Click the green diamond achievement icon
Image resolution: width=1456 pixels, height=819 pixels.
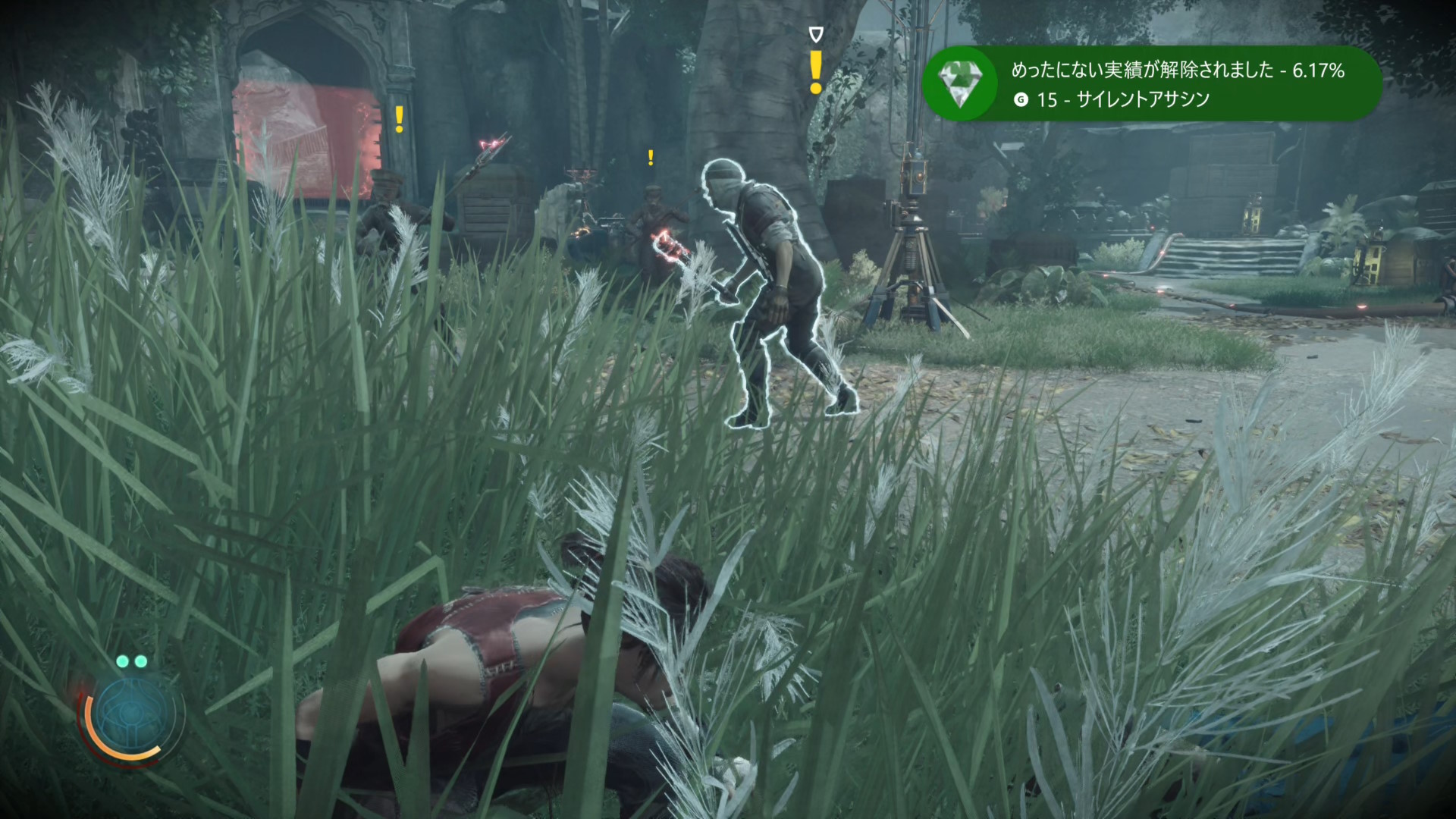[960, 83]
